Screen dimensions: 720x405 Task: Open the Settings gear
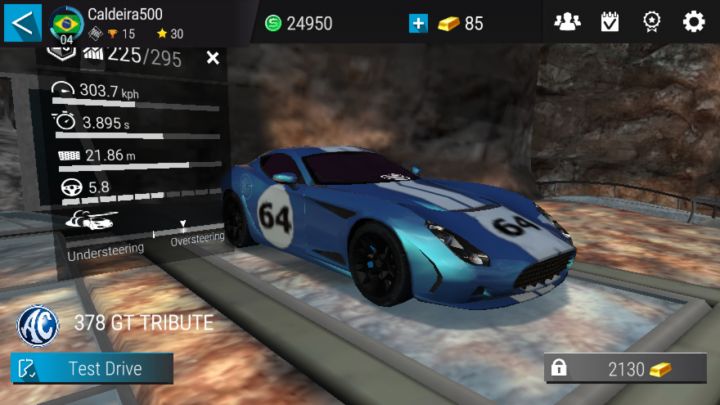tap(693, 22)
